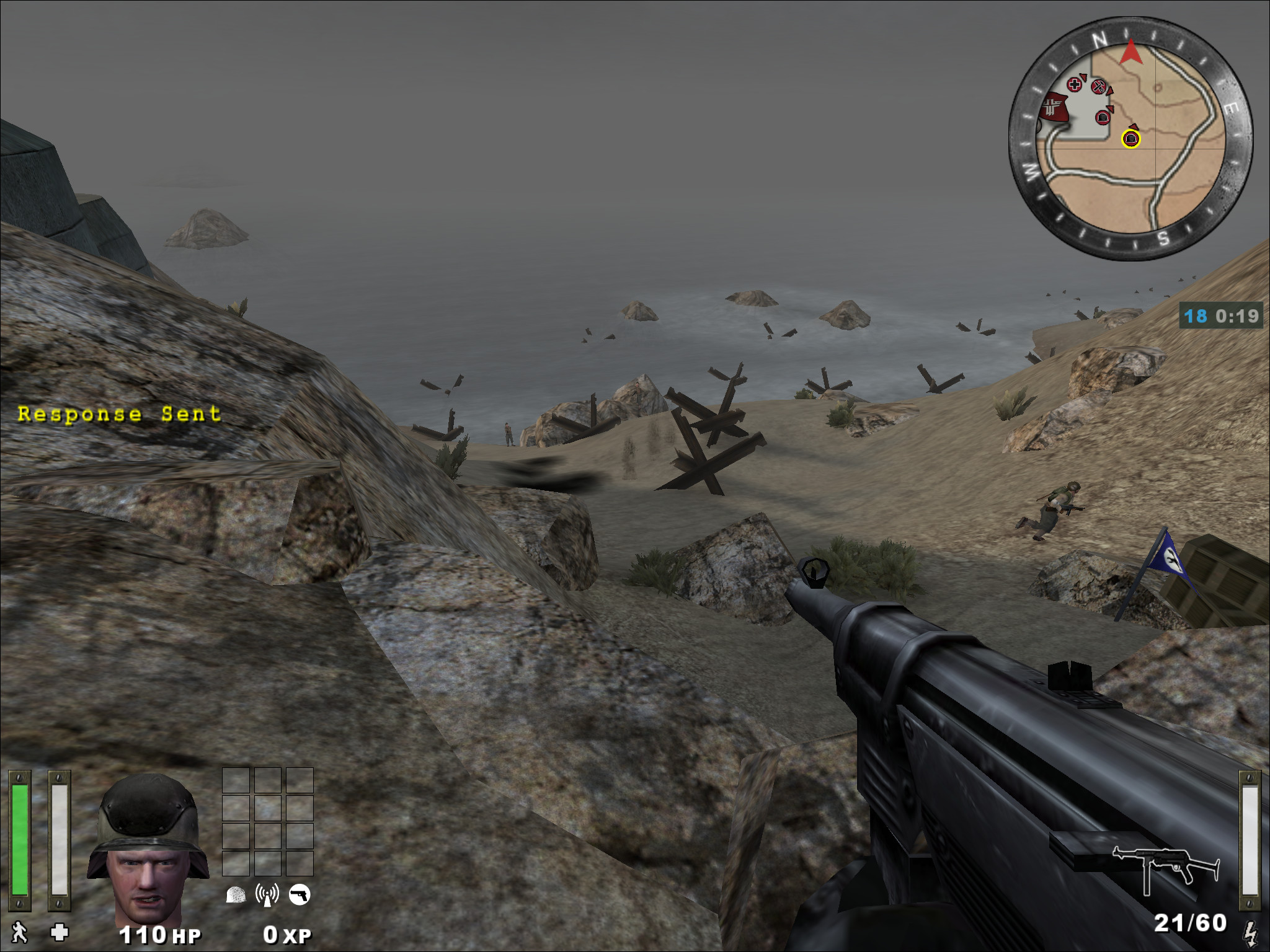Click the medic cross icon on the compass map
The image size is (1270, 952).
point(1074,84)
